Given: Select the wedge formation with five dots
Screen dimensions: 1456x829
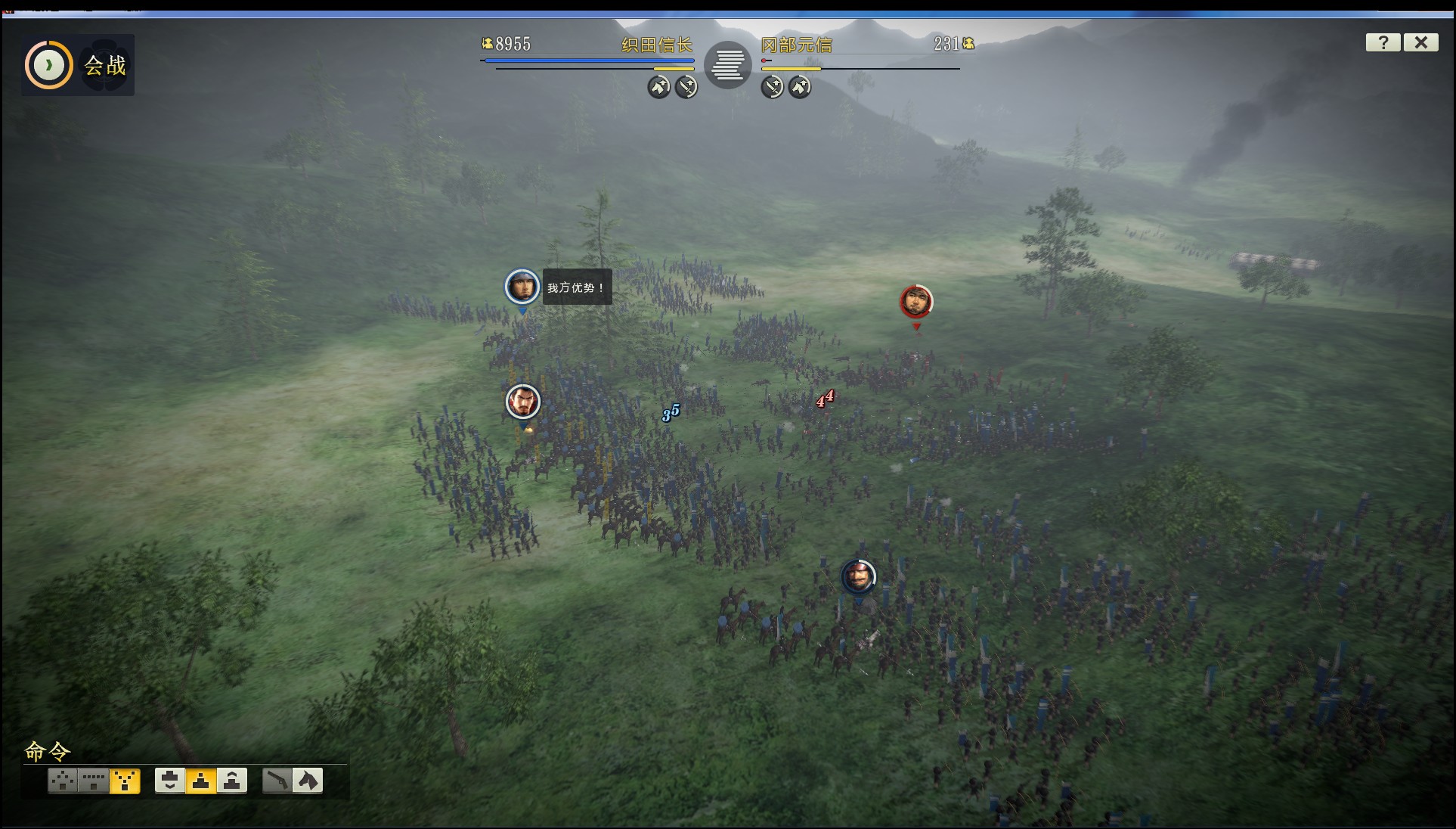Looking at the screenshot, I should click(63, 780).
